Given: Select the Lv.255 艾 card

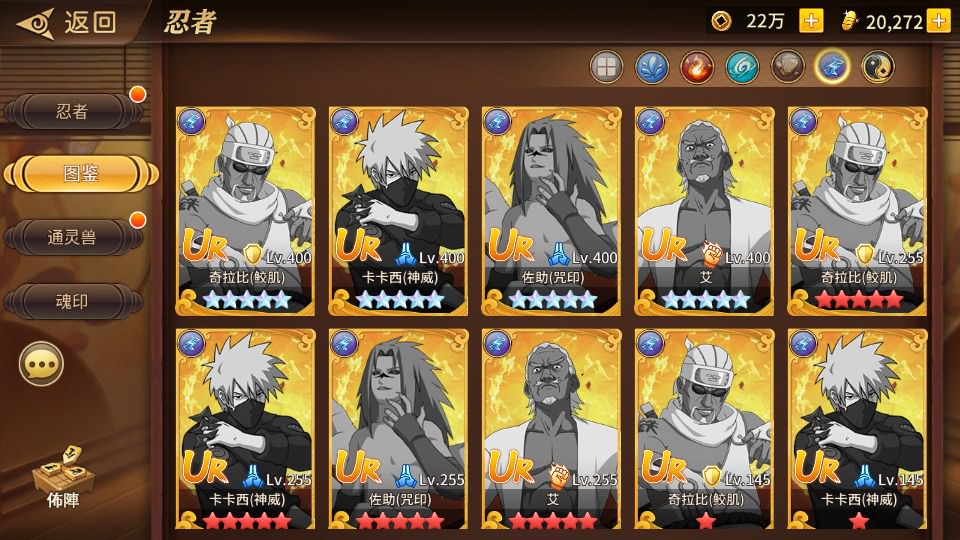Looking at the screenshot, I should click(x=552, y=431).
